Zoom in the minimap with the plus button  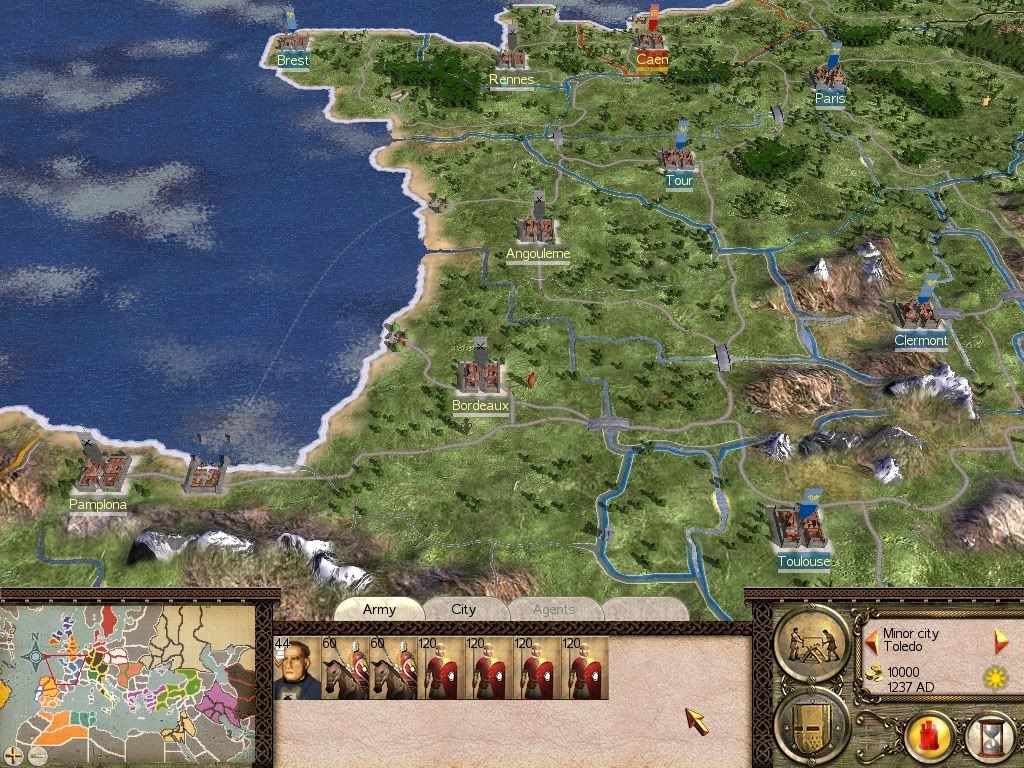[12, 753]
